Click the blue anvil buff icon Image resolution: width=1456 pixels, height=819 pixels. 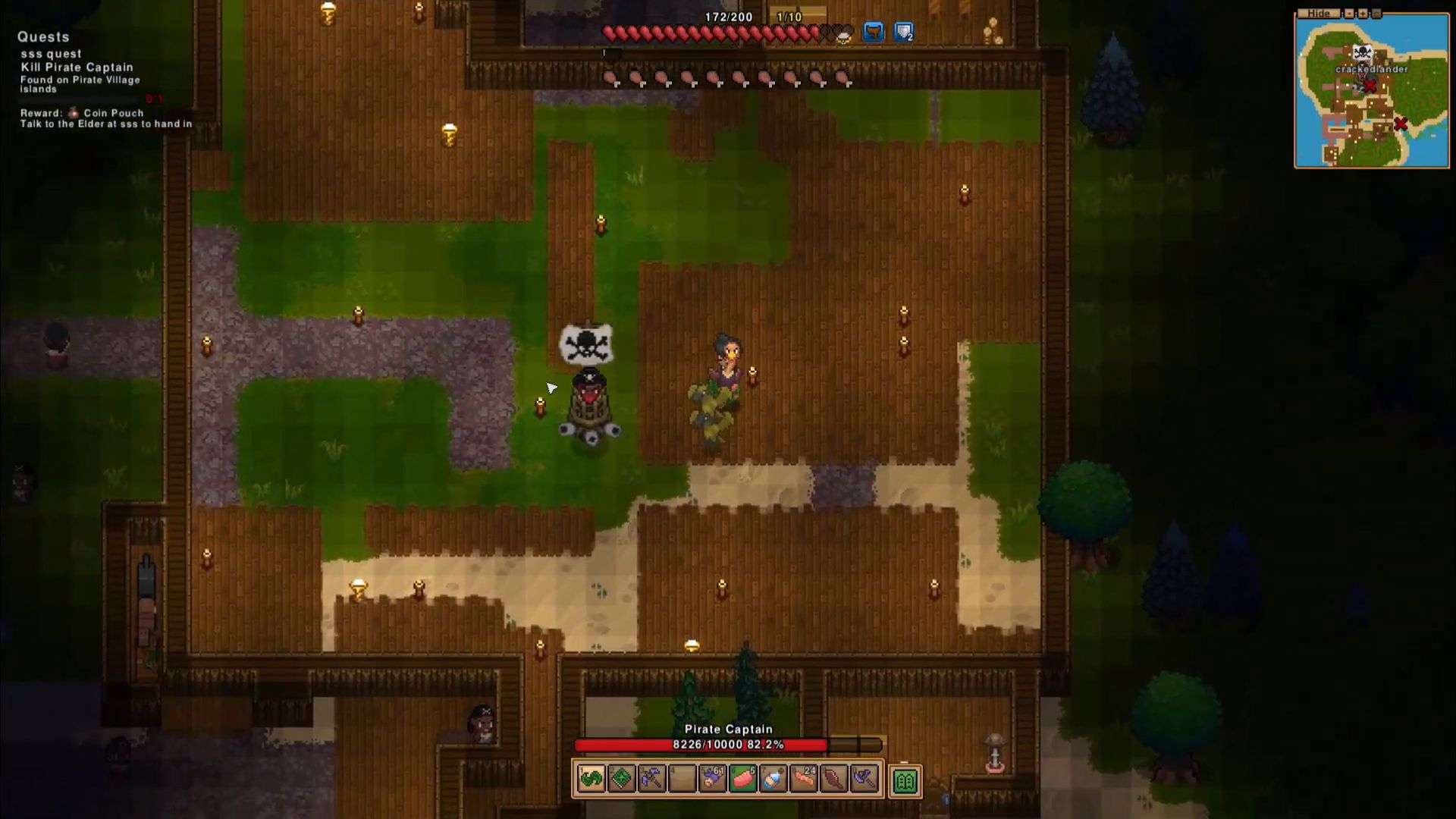(874, 33)
